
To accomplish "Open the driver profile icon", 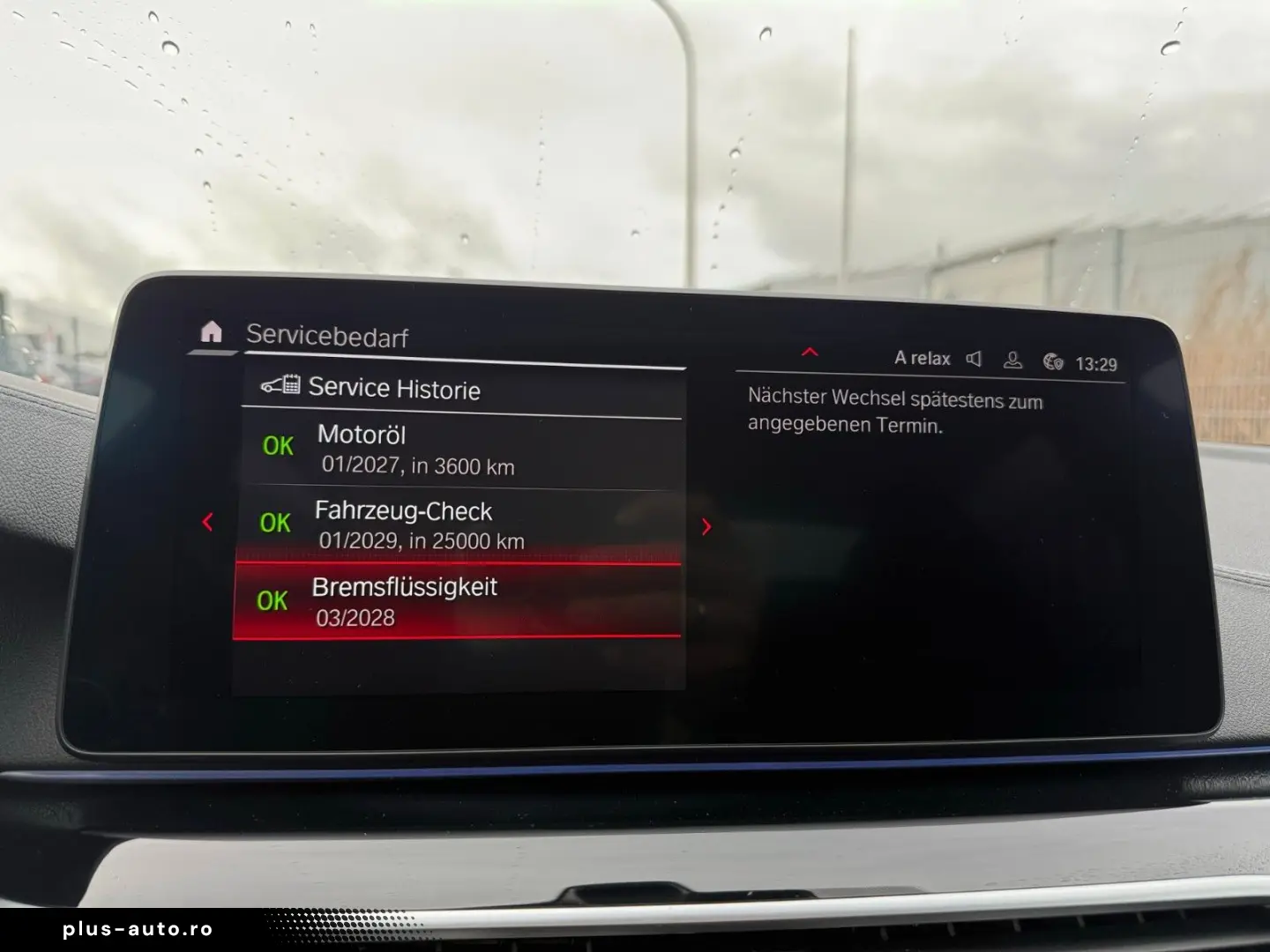I will coord(1012,358).
